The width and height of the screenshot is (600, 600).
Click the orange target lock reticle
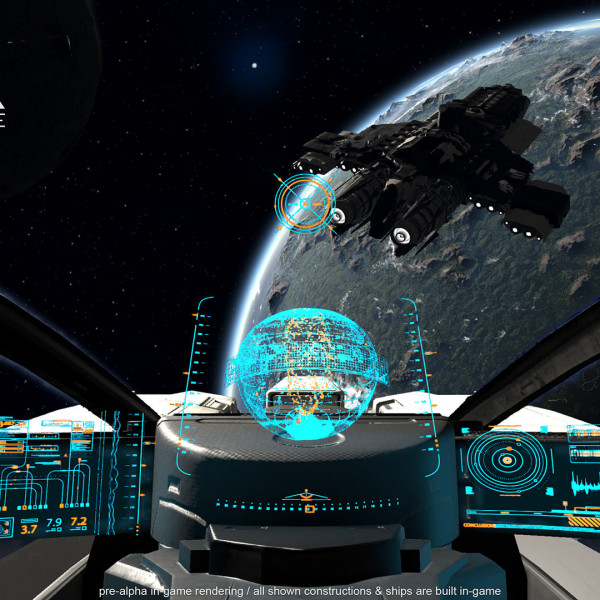coord(306,201)
